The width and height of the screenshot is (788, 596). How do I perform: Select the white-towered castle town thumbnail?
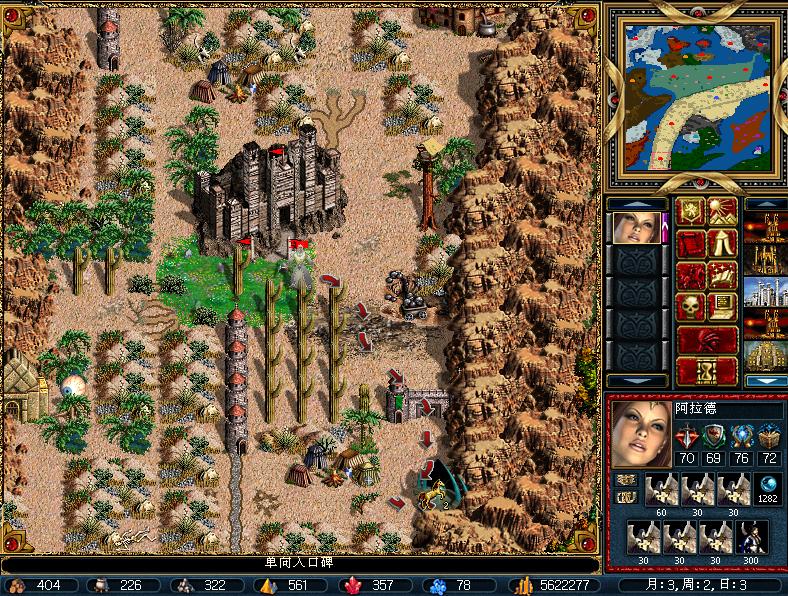pos(765,291)
